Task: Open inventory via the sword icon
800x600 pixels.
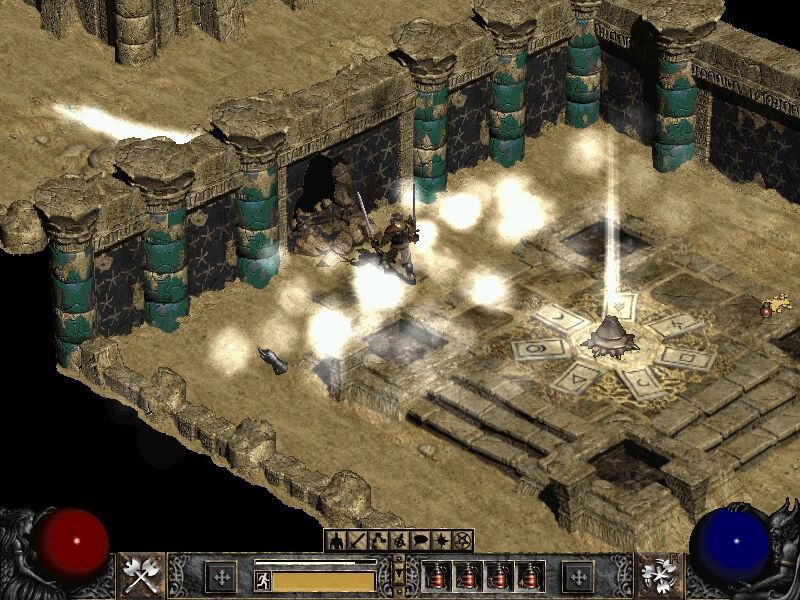Action: 356,541
